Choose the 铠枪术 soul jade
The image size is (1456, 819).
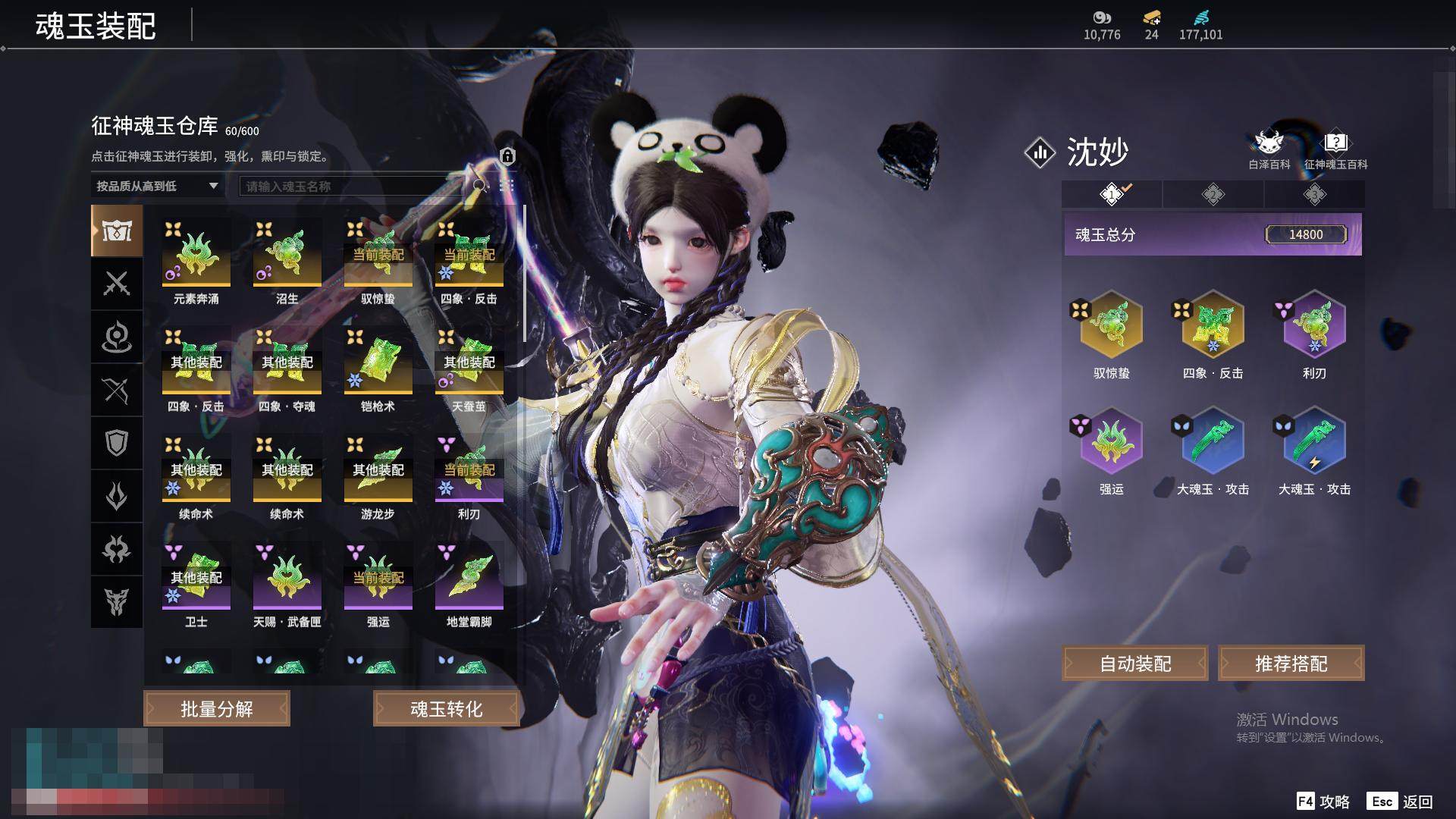point(378,362)
